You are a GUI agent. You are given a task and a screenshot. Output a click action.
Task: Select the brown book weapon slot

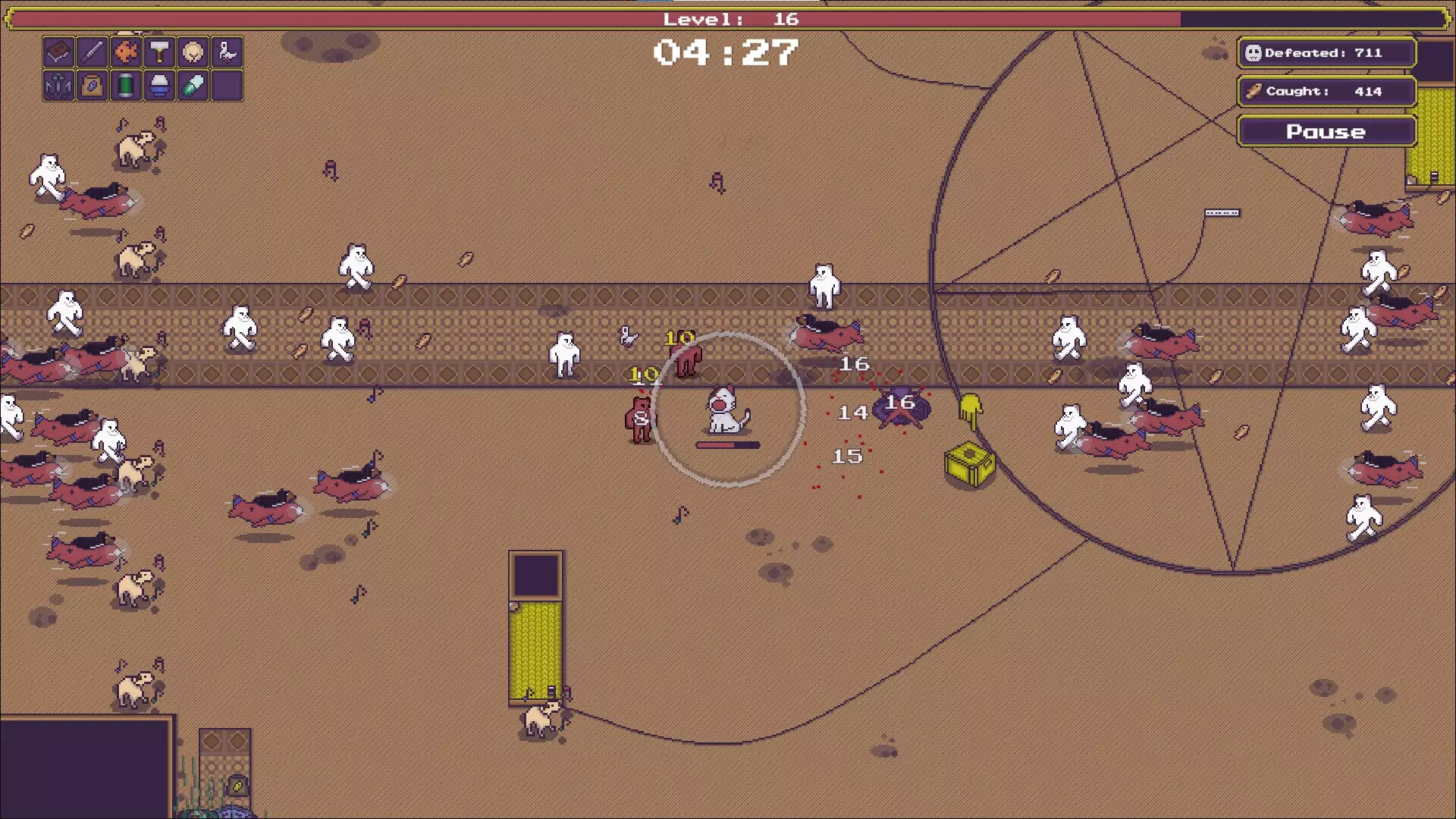point(58,52)
